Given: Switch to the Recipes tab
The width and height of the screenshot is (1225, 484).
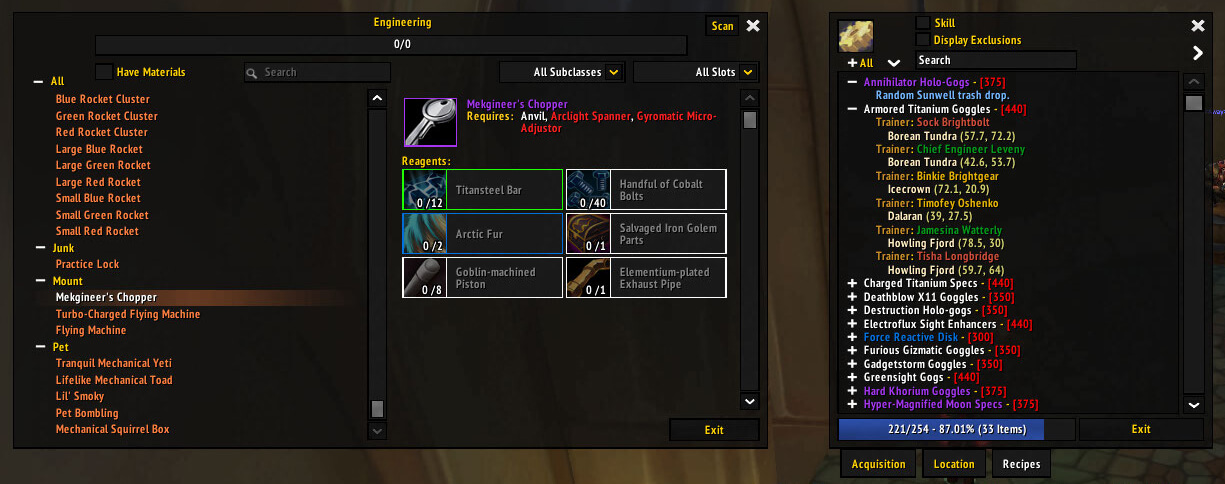Looking at the screenshot, I should (1021, 464).
